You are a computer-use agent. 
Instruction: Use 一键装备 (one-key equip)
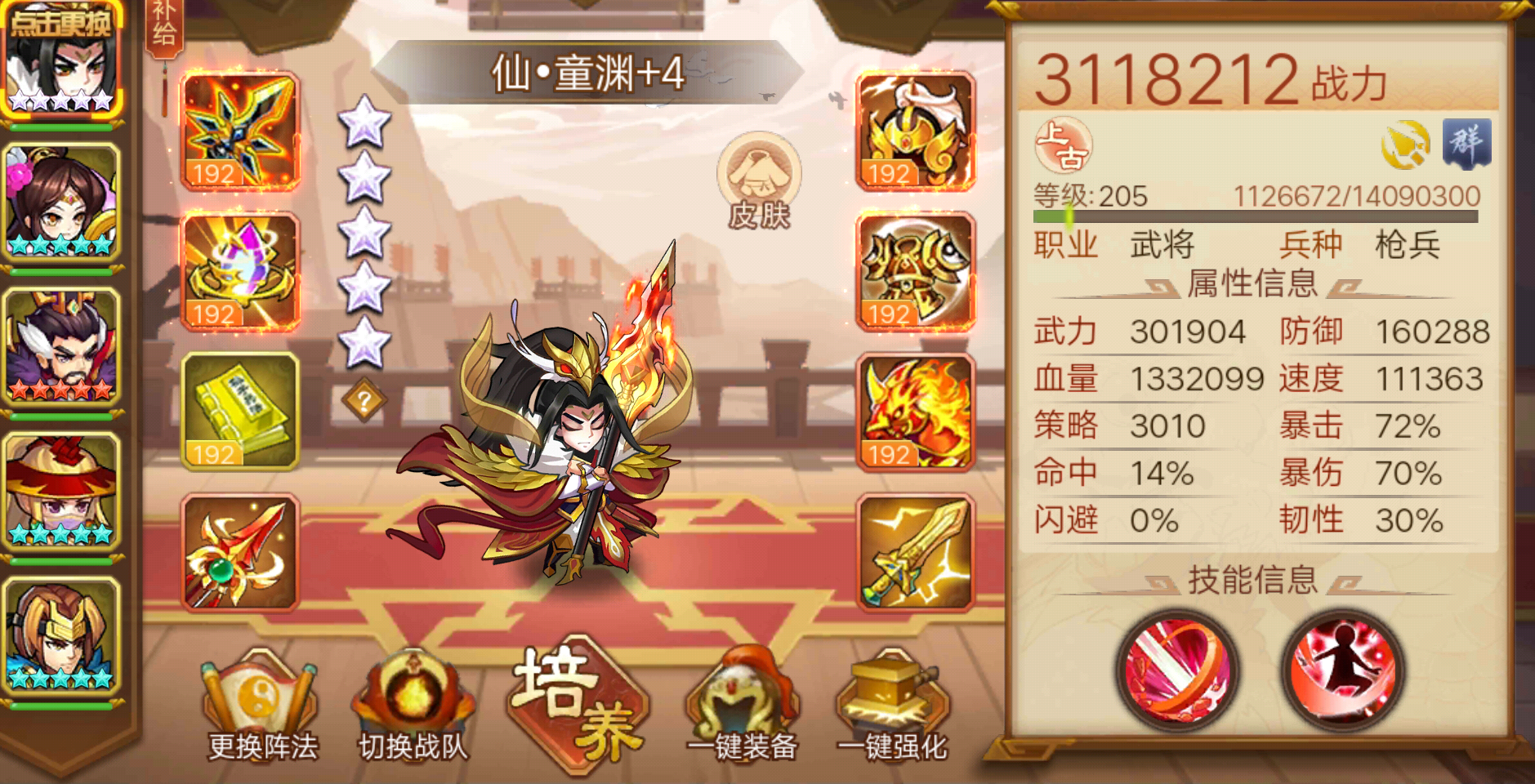tap(742, 704)
